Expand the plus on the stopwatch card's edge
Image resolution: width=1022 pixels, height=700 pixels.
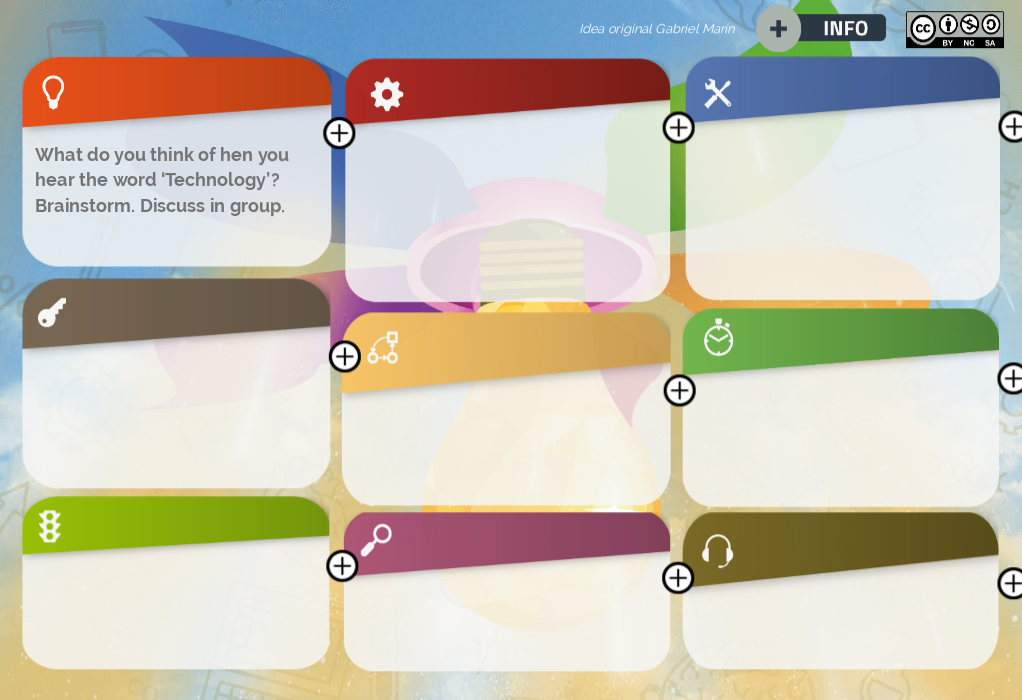coord(1011,378)
